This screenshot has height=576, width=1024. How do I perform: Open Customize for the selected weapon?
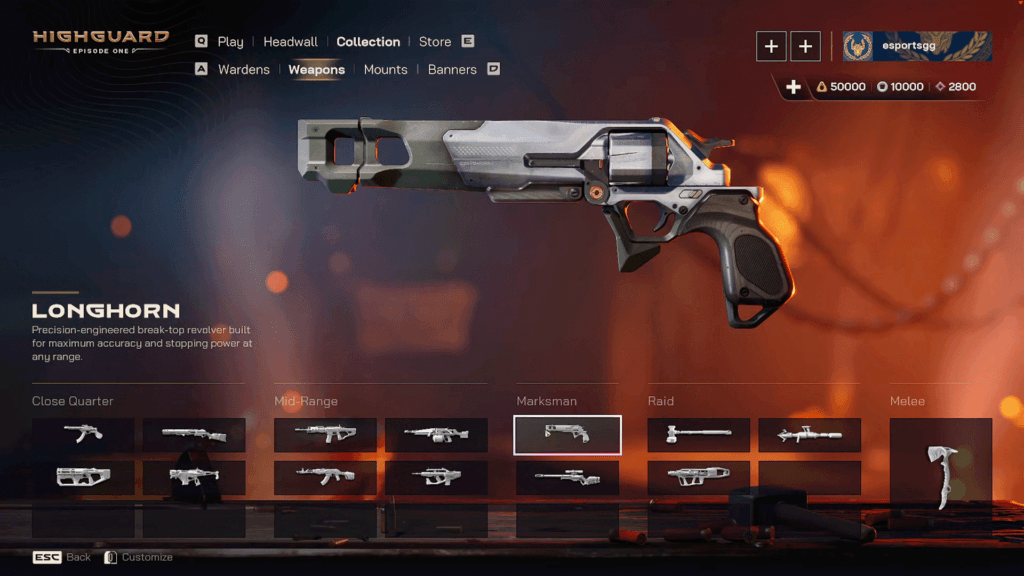click(139, 557)
